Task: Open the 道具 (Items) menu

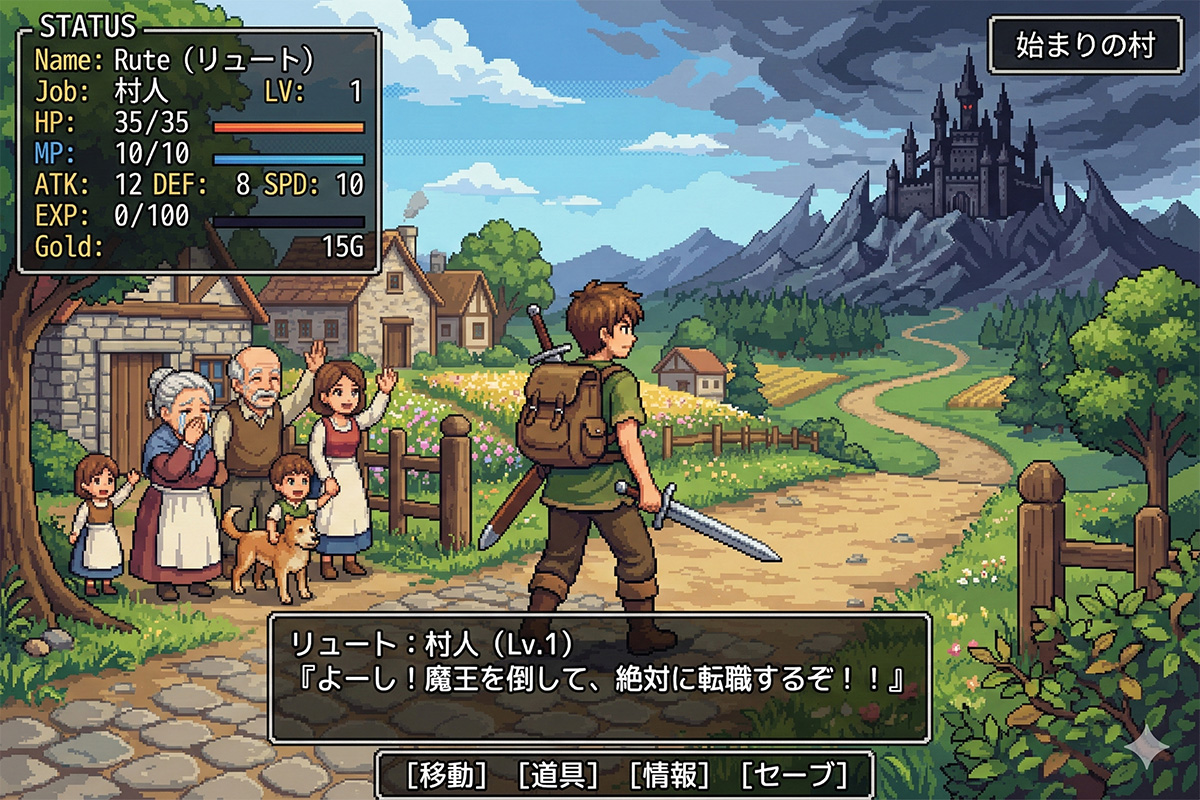Action: (x=559, y=774)
